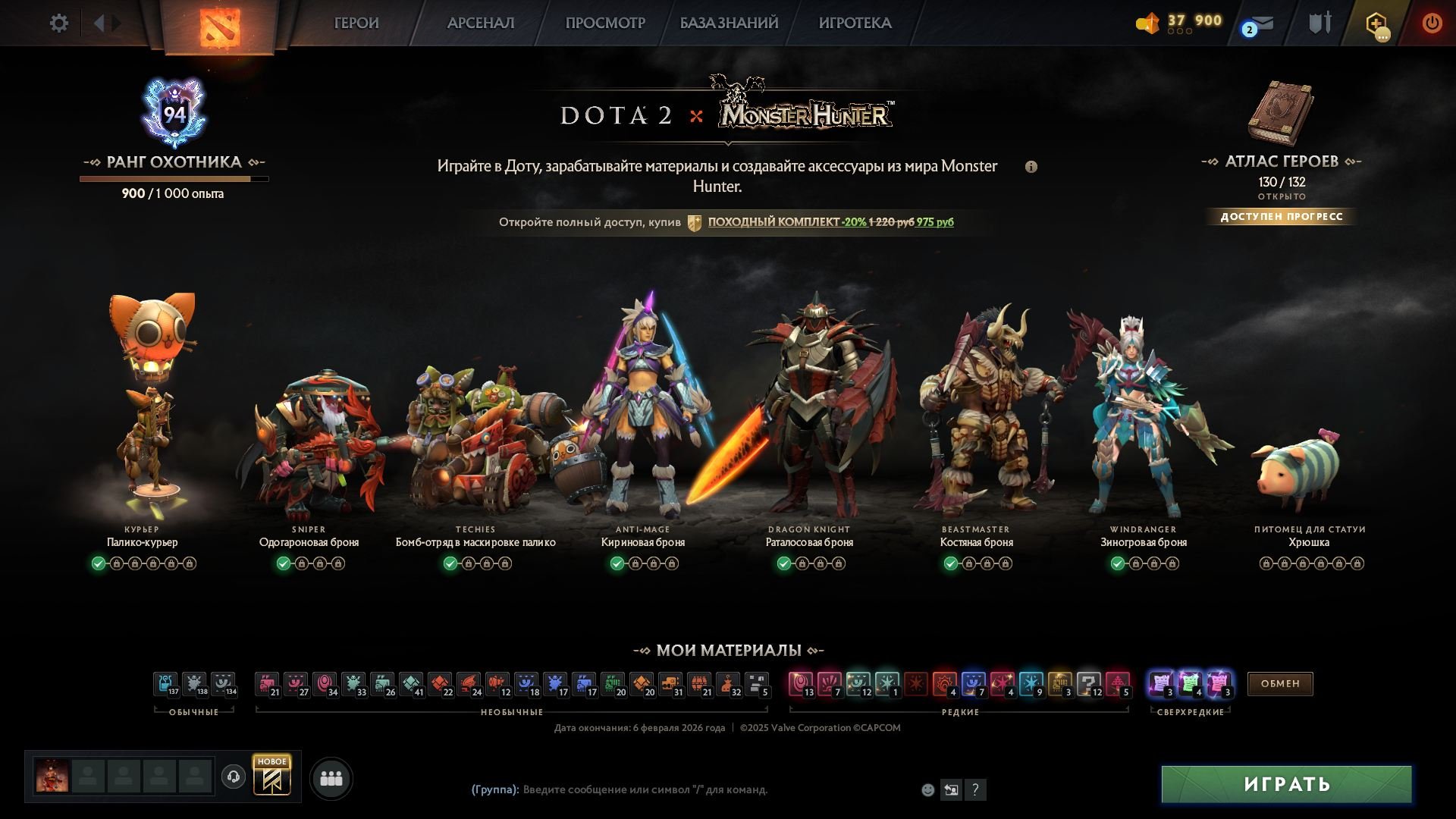
Task: Open the chat channel switcher next to chat input
Action: (951, 789)
